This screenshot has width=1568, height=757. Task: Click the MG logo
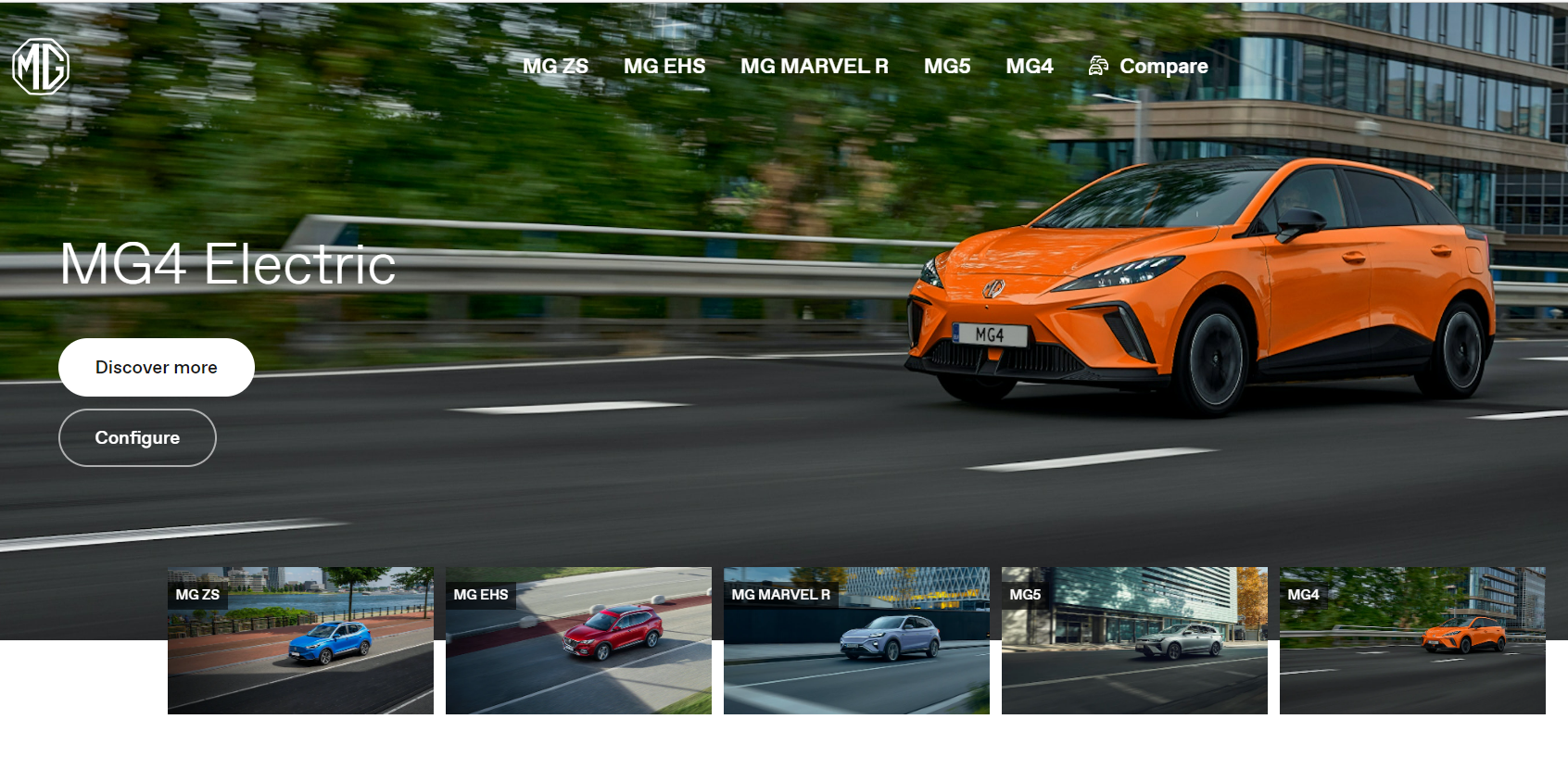(41, 67)
